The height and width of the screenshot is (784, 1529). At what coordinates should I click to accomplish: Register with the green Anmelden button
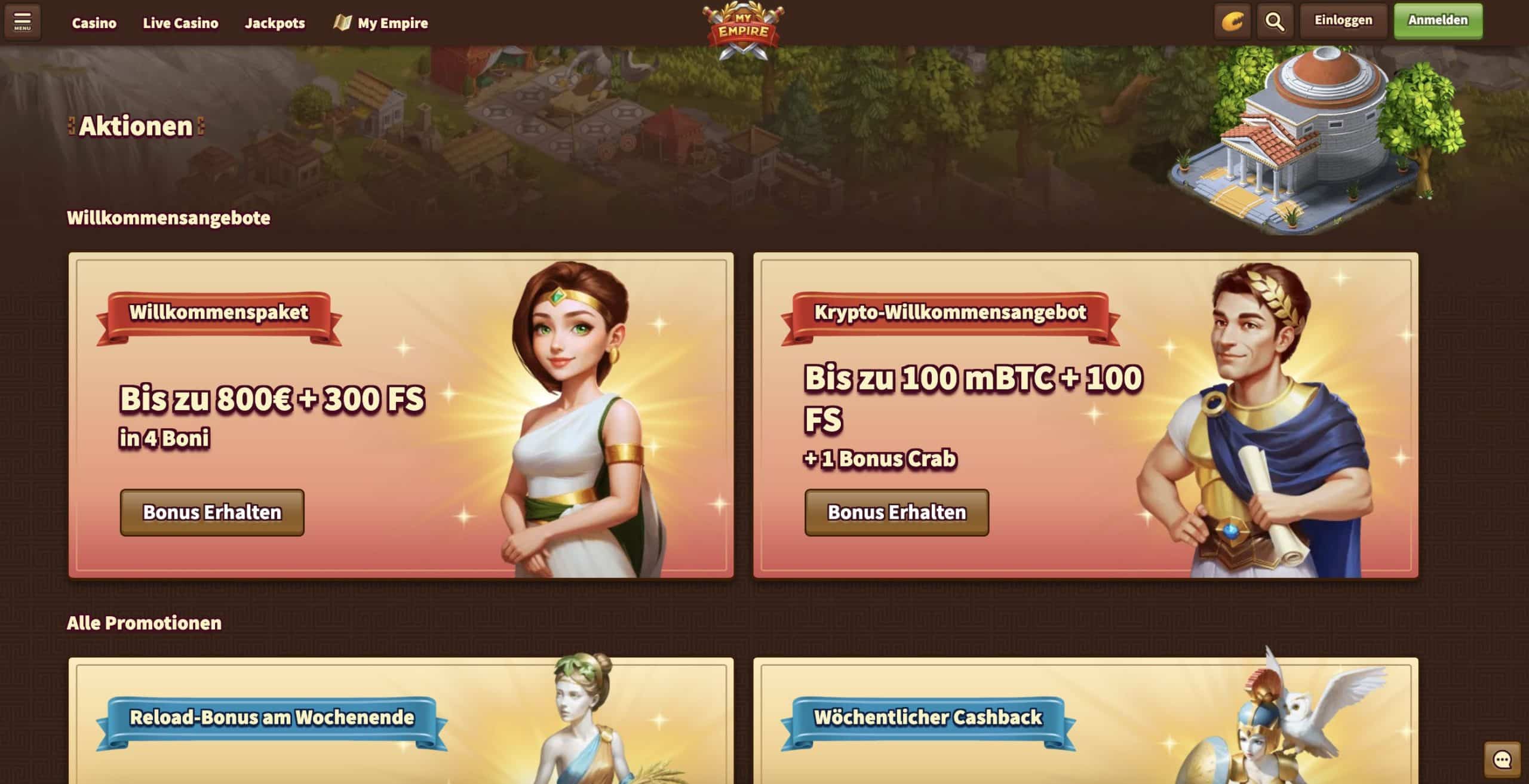pos(1438,21)
